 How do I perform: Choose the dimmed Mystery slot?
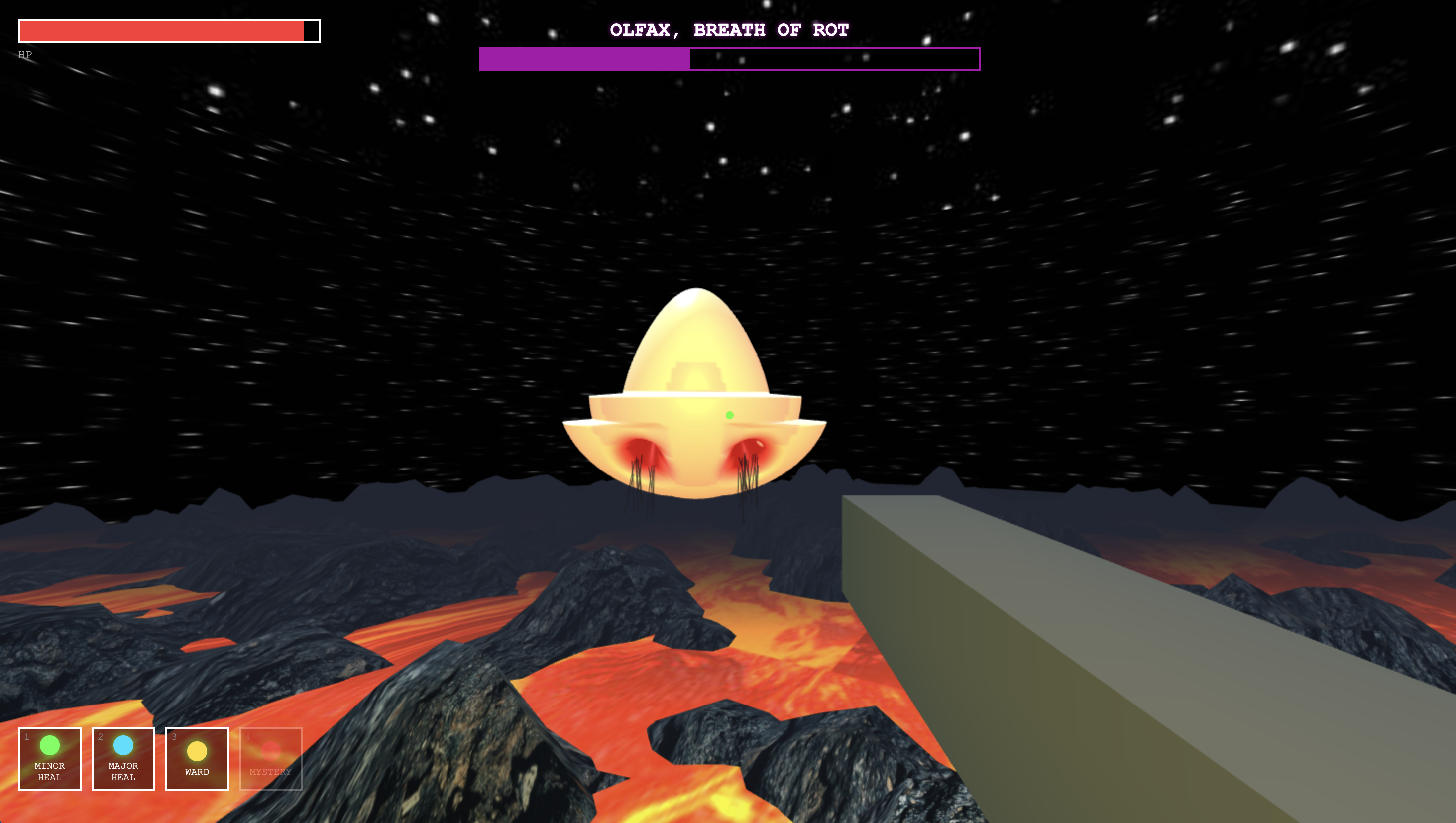coord(271,759)
